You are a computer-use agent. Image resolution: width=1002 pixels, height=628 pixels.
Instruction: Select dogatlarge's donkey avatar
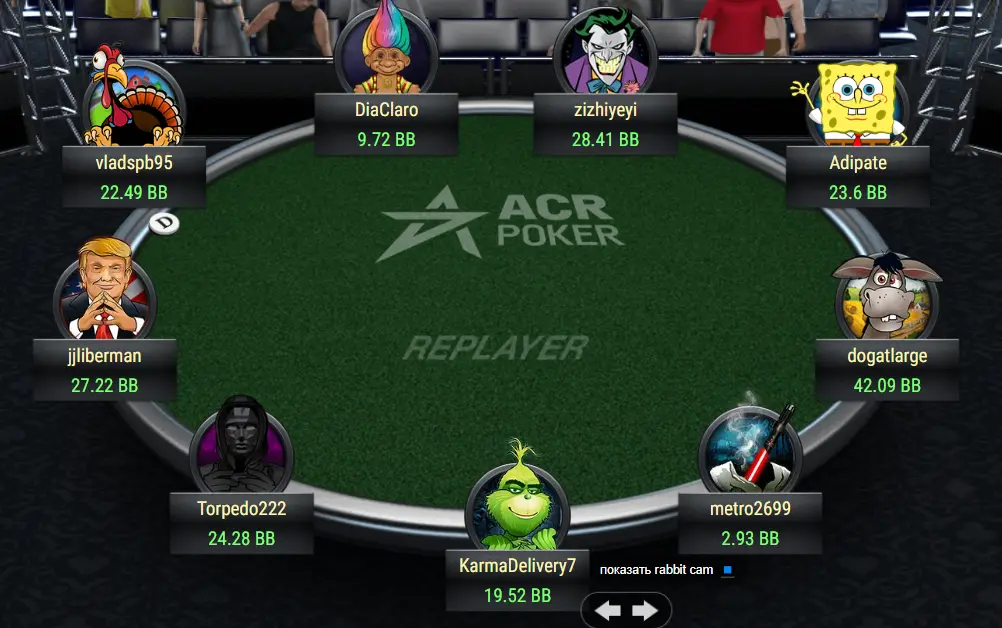886,295
